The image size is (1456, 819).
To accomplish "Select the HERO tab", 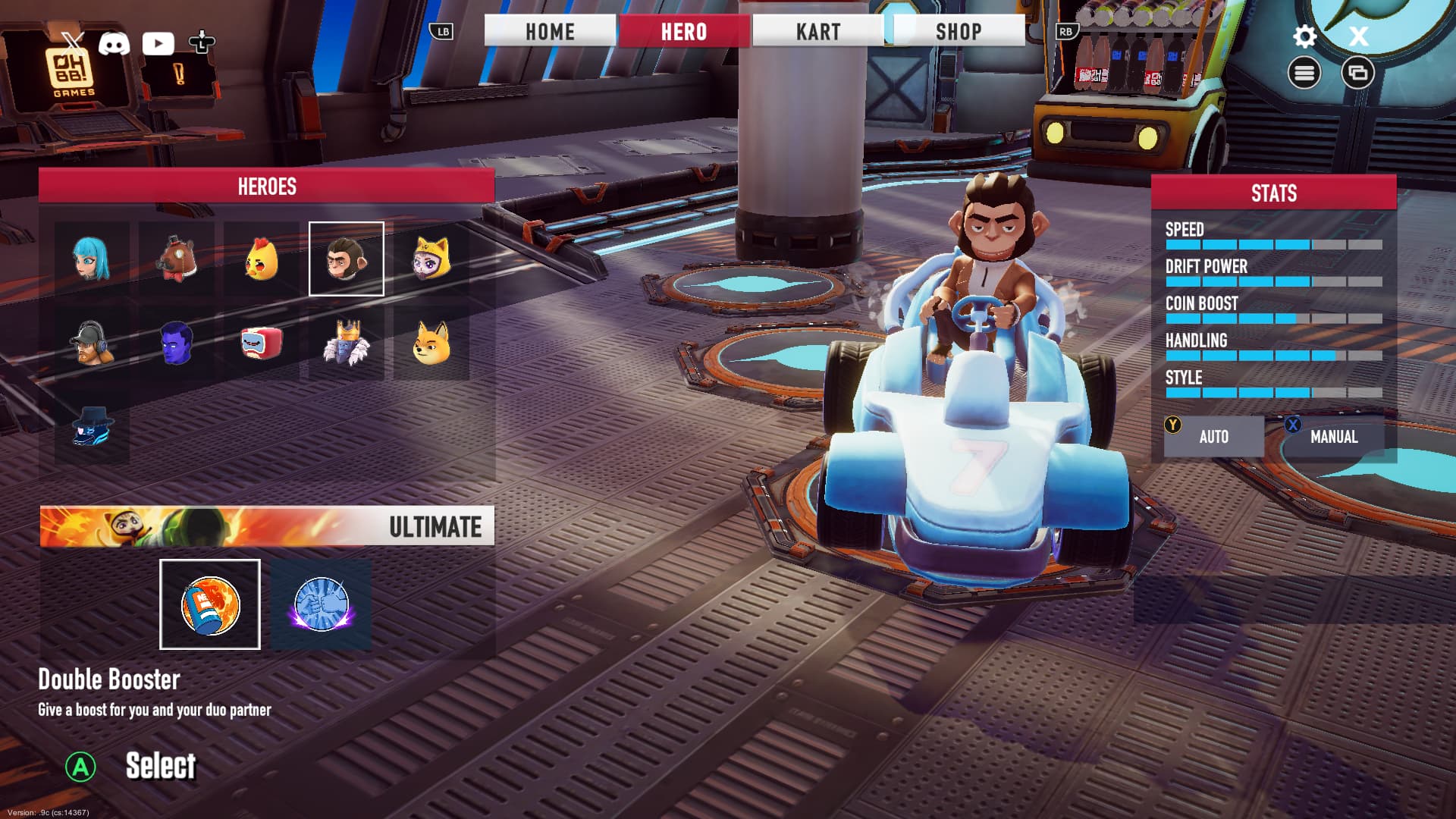I will (x=683, y=32).
